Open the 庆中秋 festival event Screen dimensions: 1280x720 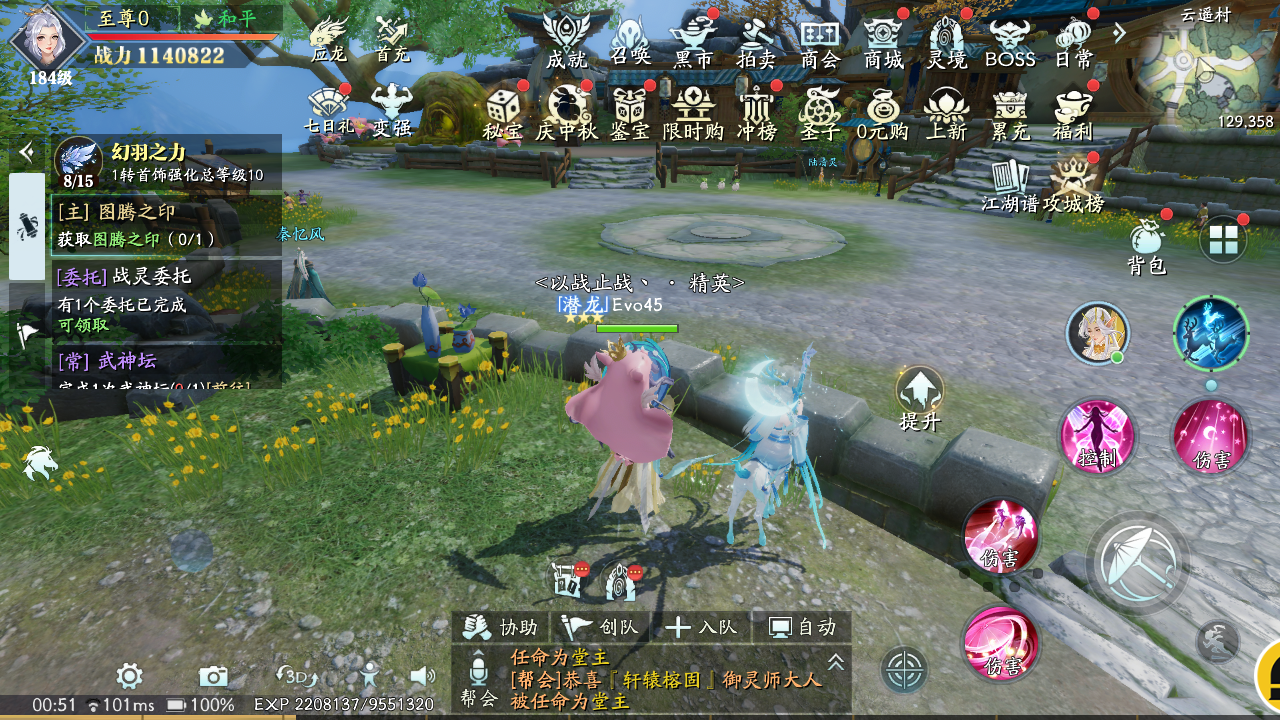(x=566, y=113)
